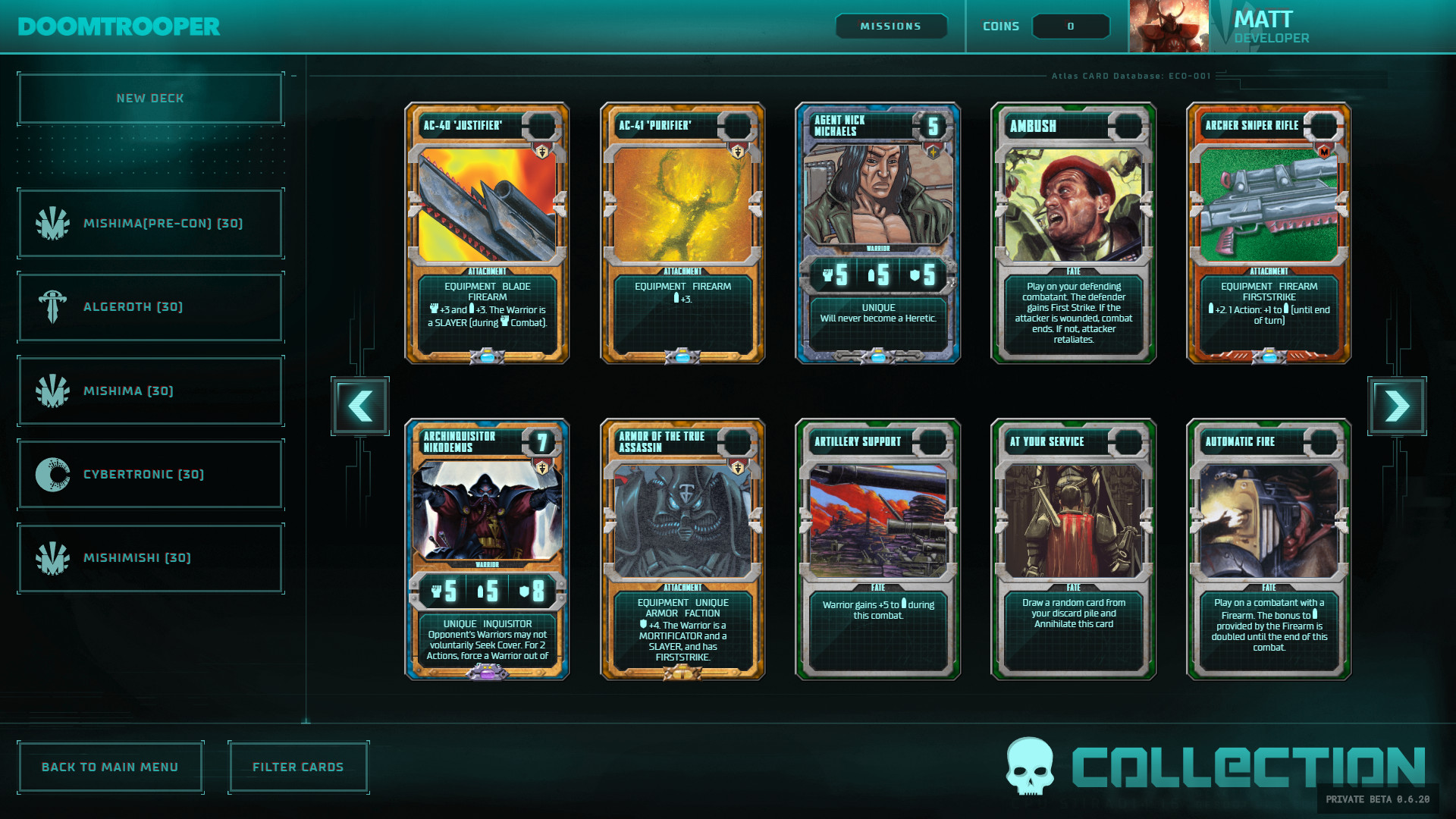Open the Cybertronic deck via its moon icon
This screenshot has width=1456, height=819.
click(x=52, y=474)
